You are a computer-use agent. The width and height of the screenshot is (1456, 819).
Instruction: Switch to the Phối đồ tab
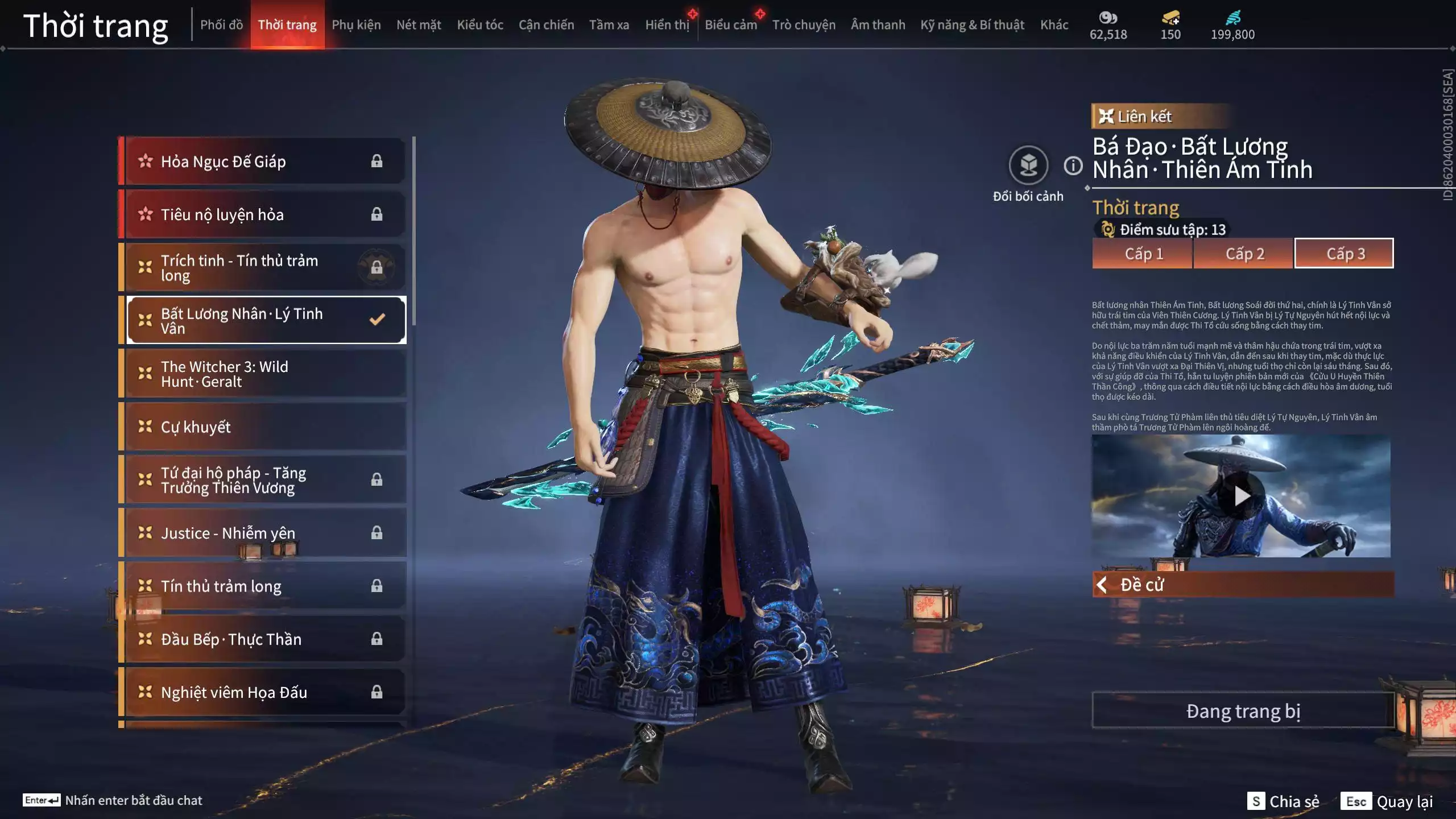[x=221, y=25]
